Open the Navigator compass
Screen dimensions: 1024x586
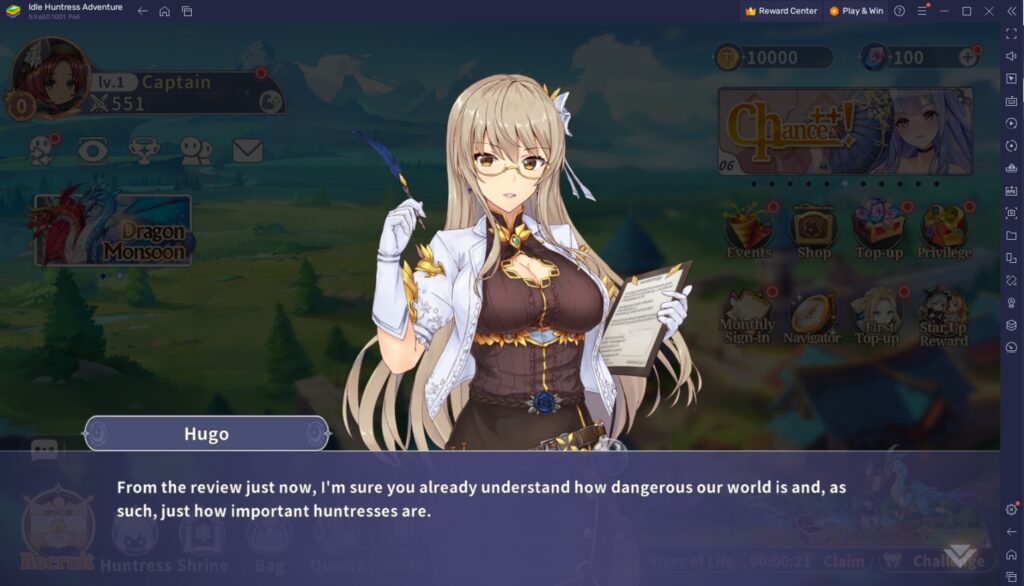tap(813, 315)
